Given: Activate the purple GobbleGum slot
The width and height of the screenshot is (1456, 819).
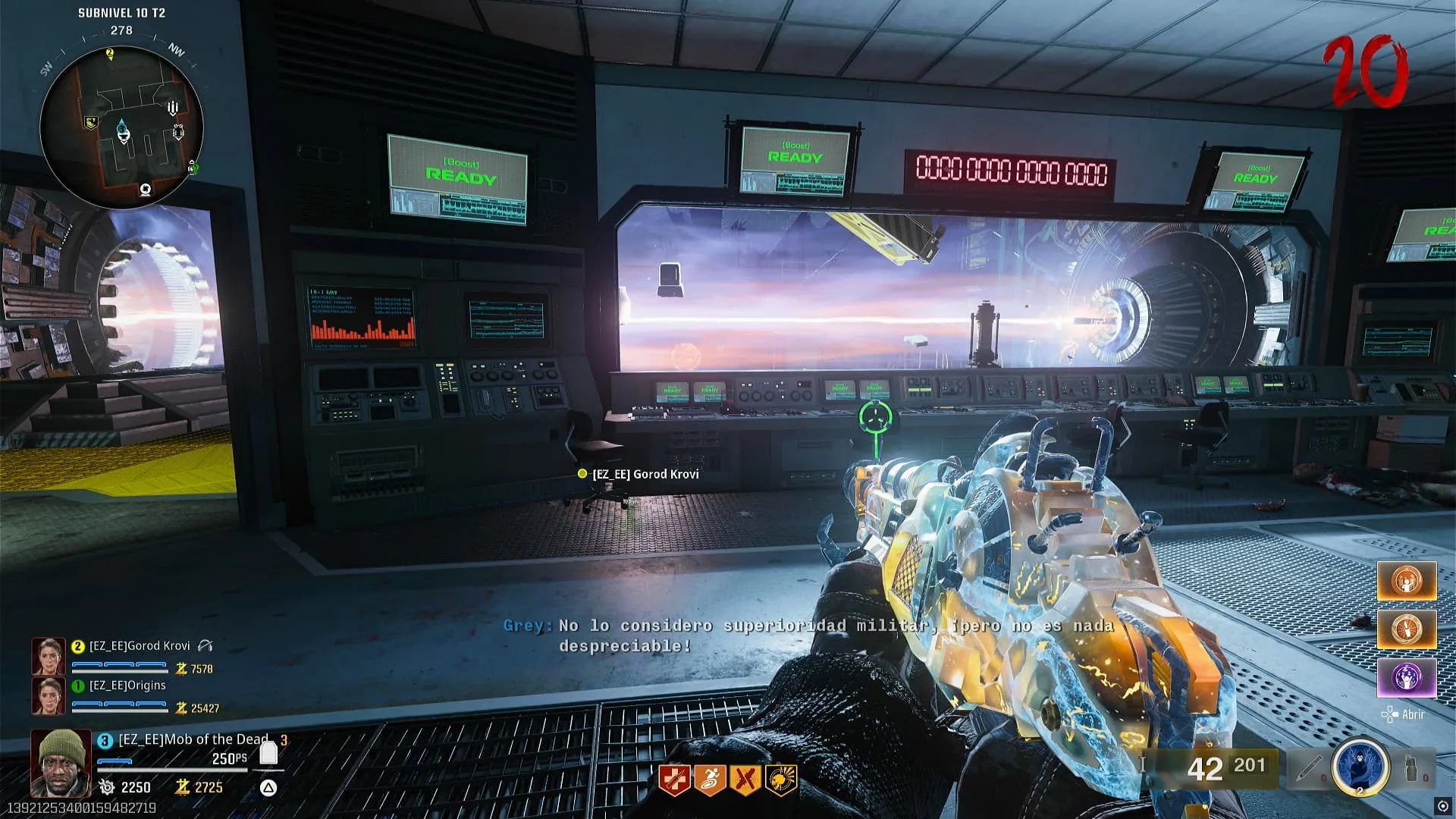Looking at the screenshot, I should [1407, 676].
